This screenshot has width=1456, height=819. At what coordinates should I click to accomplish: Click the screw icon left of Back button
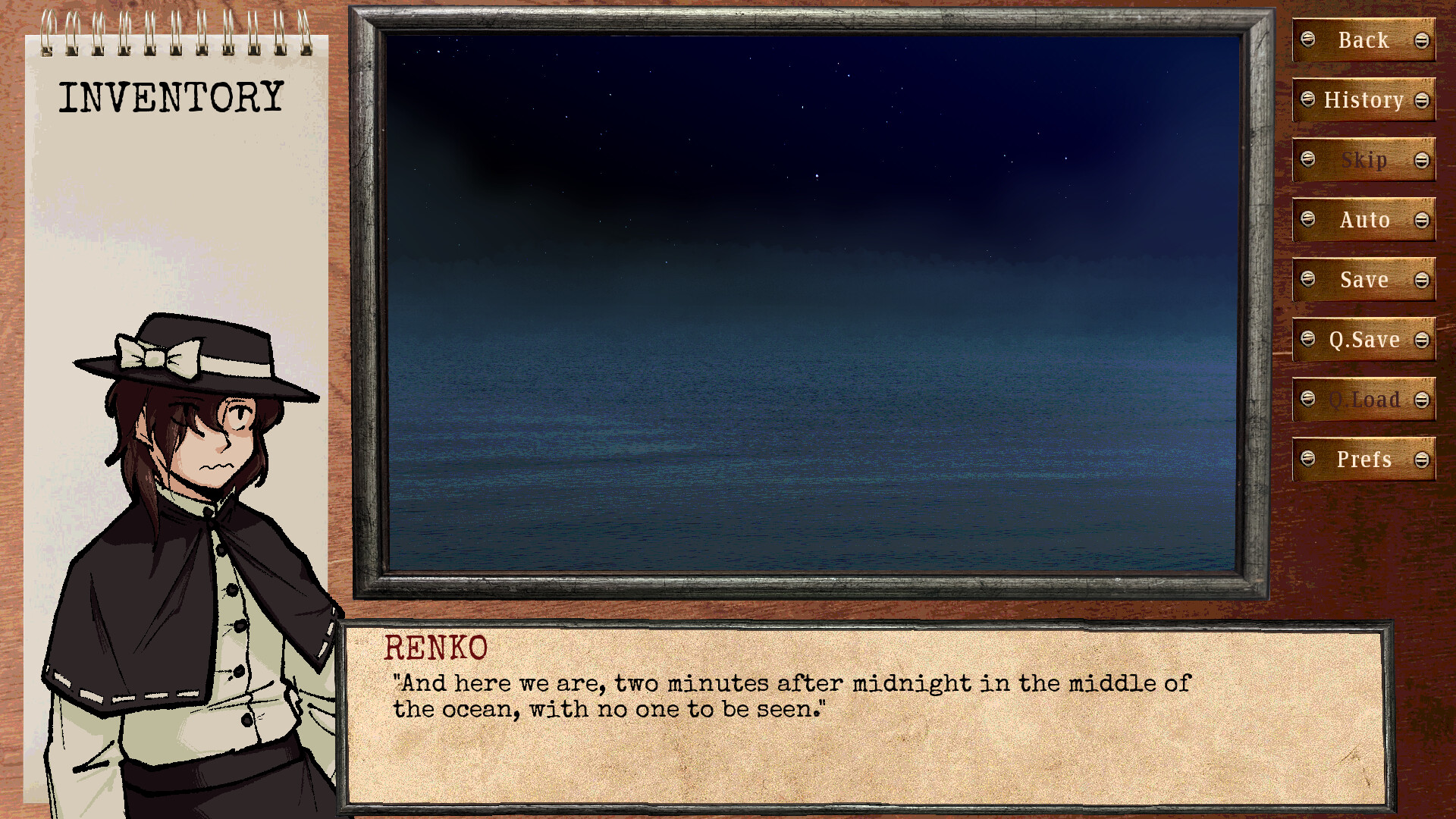pyautogui.click(x=1309, y=40)
